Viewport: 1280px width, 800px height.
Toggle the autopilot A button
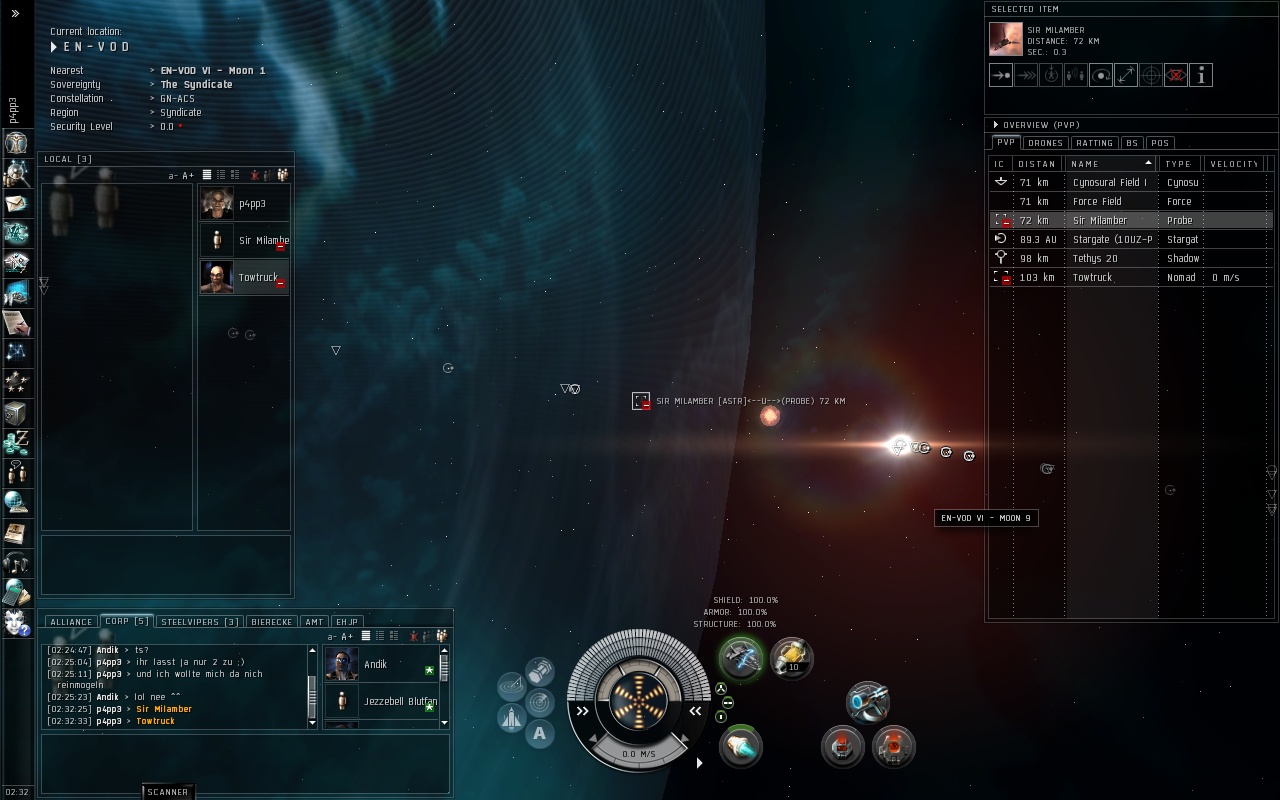click(x=540, y=734)
